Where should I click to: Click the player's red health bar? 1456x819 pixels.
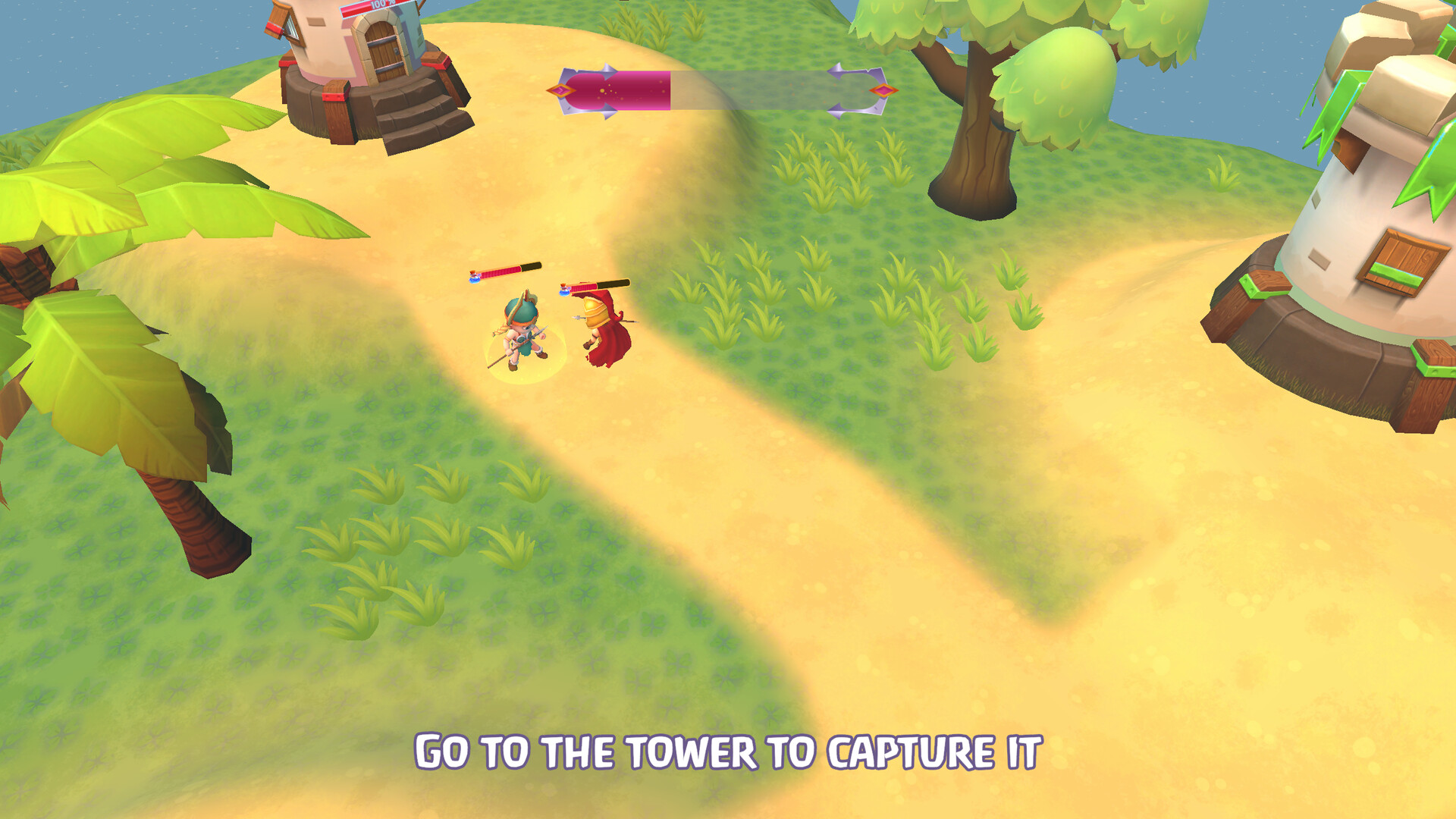tap(500, 269)
